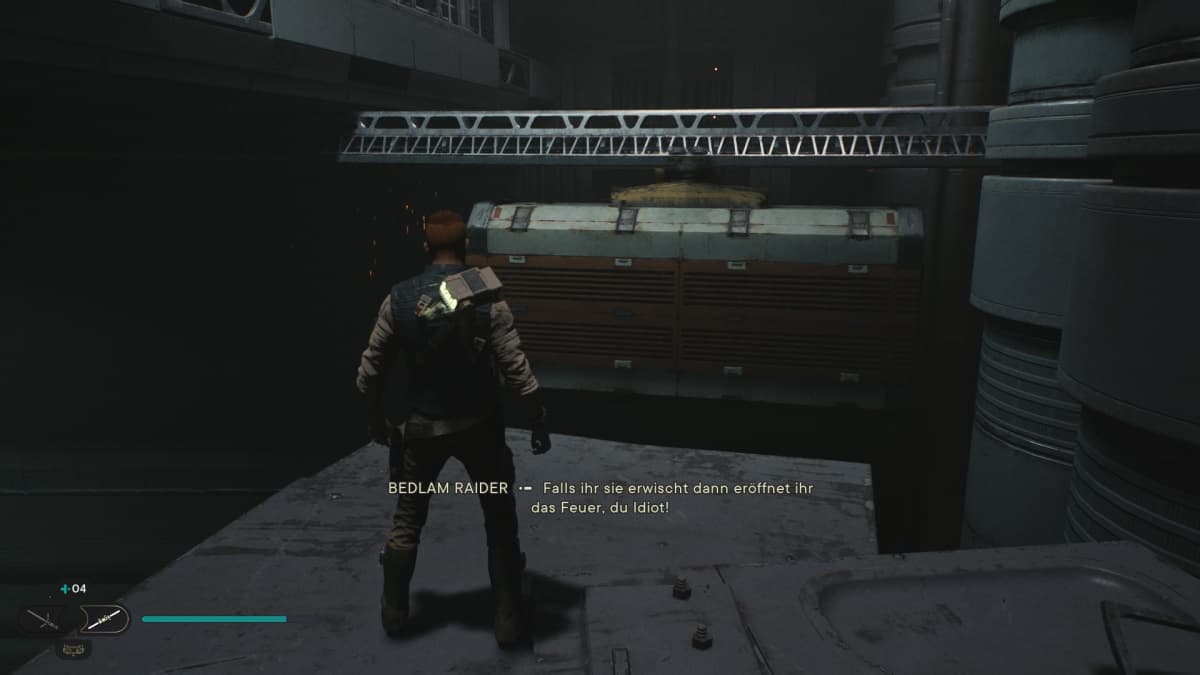The height and width of the screenshot is (675, 1200).
Task: Switch to the double-bladed lightsaber stance
Action: click(x=104, y=620)
